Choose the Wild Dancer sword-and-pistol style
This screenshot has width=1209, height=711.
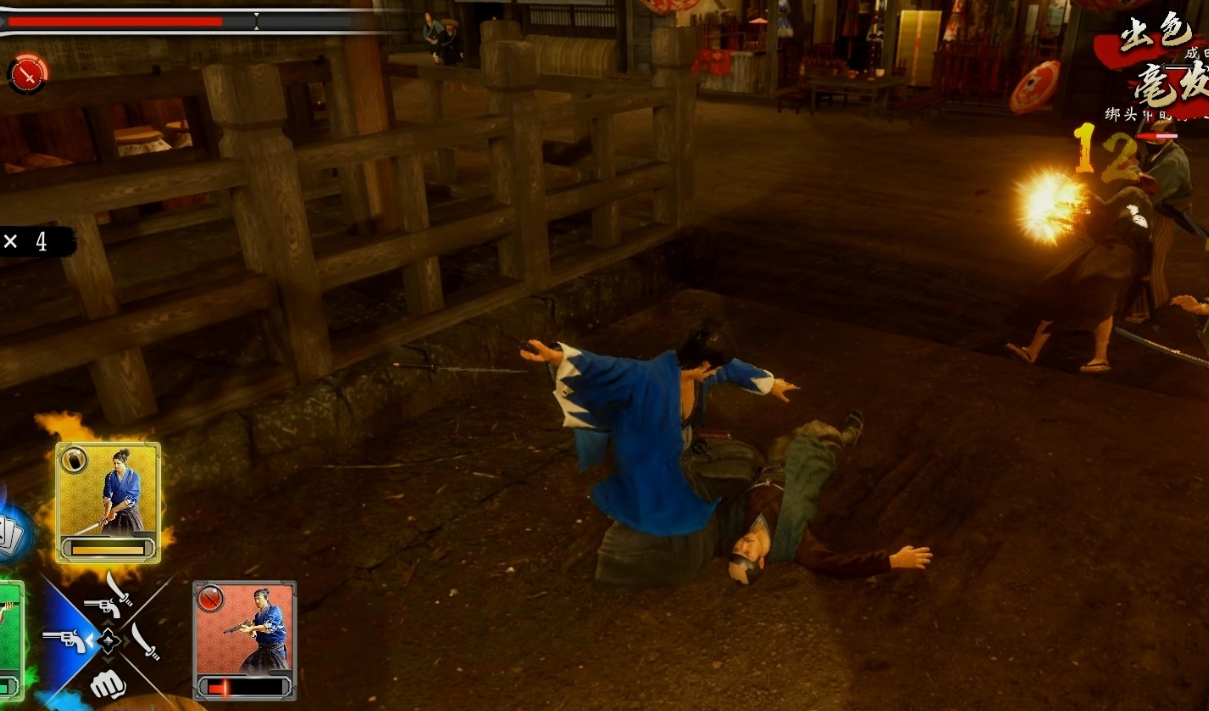(x=108, y=598)
